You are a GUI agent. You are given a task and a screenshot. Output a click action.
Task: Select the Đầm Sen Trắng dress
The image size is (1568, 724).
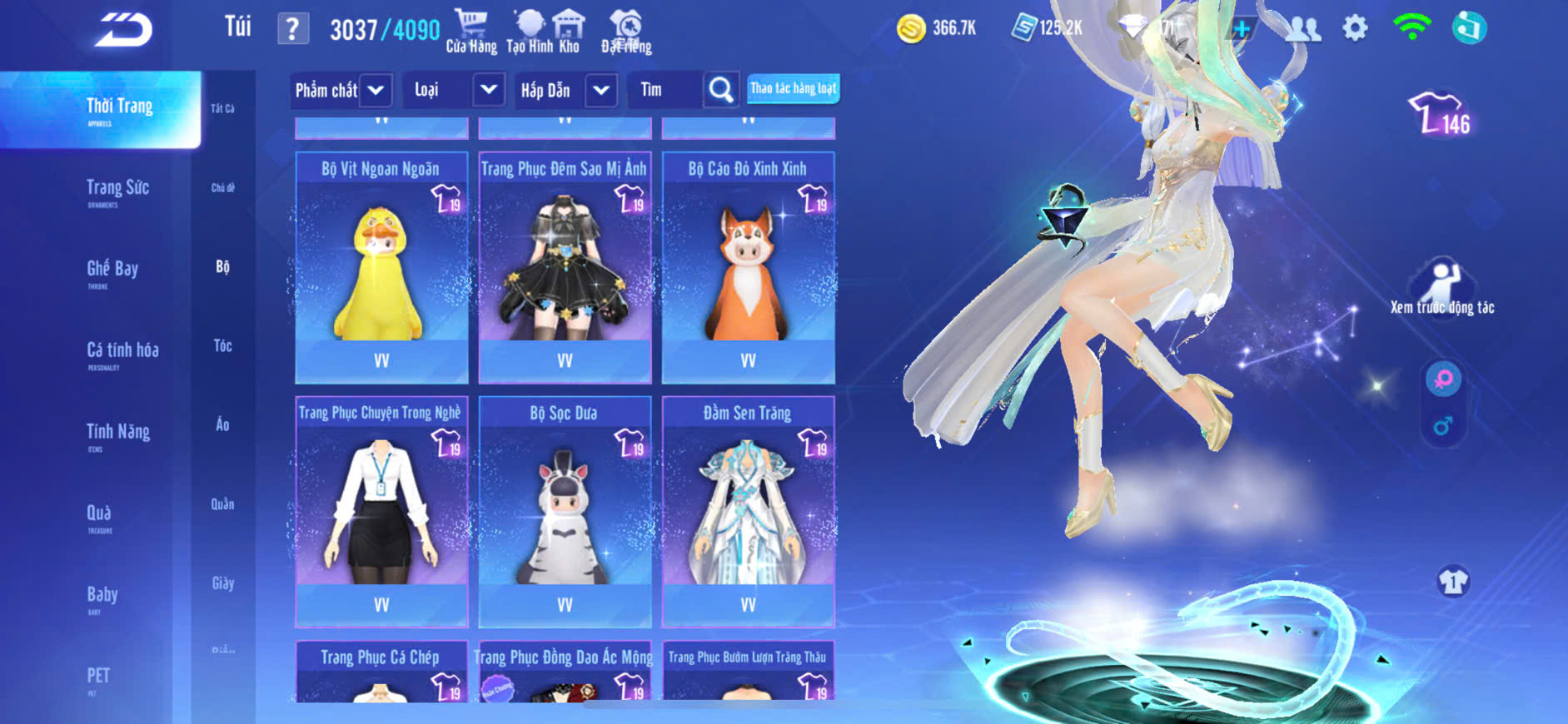click(748, 511)
